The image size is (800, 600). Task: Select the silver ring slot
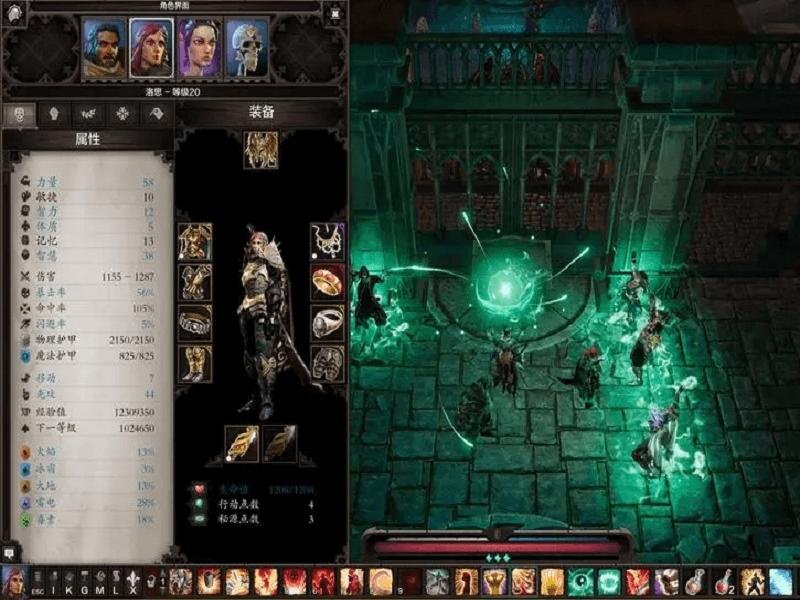pyautogui.click(x=327, y=322)
